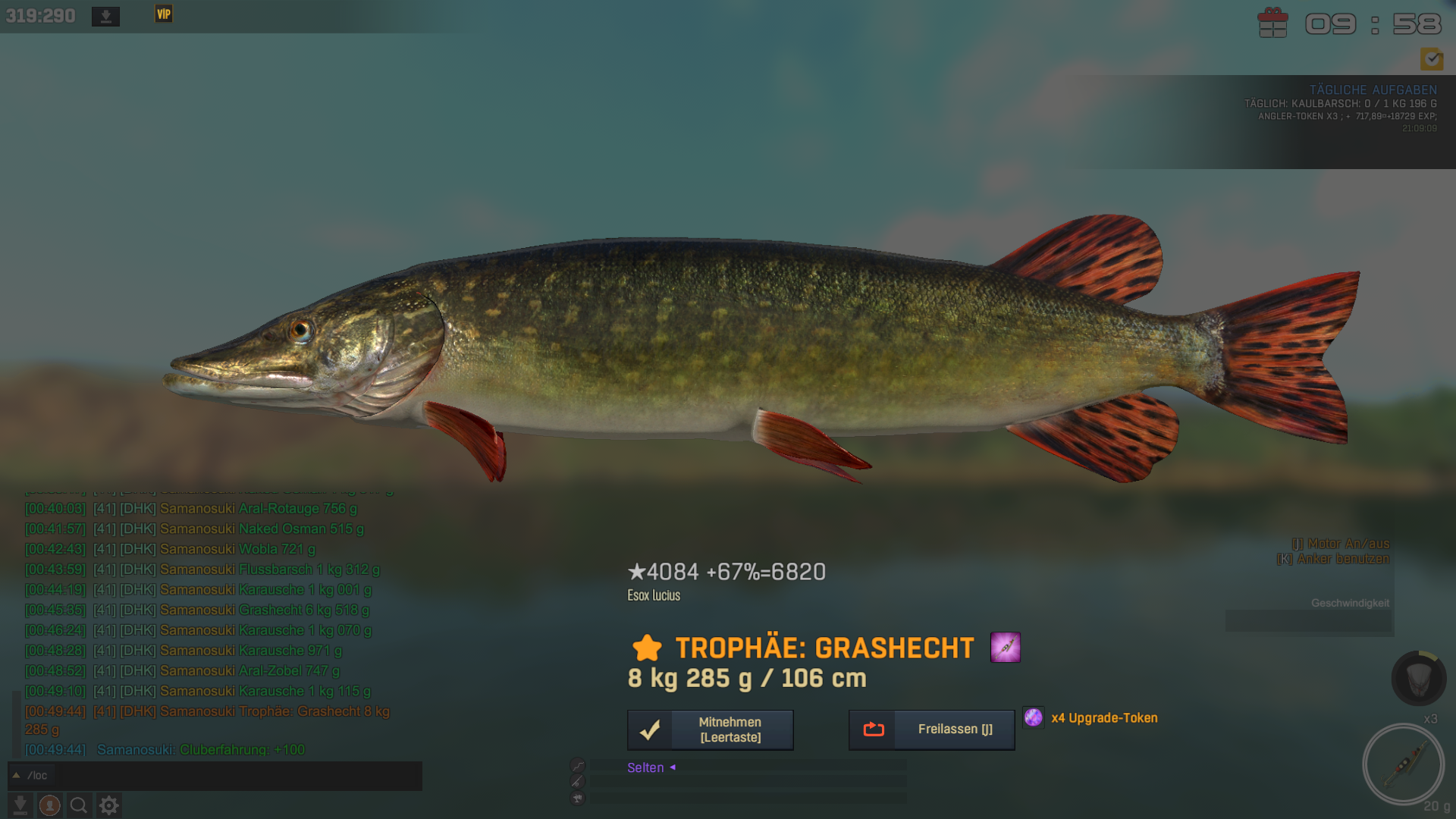Open the Tägliche Aufgaben panel
Screen dimensions: 1456x819
tap(1373, 89)
